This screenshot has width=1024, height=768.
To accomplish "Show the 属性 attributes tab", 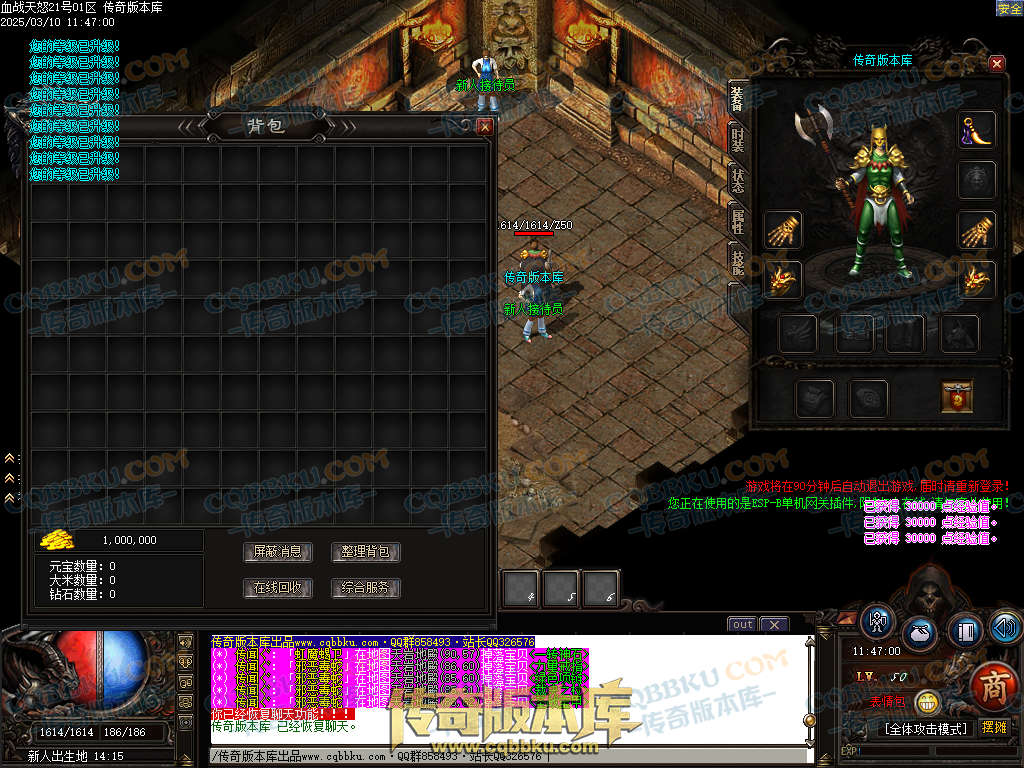I will [737, 223].
